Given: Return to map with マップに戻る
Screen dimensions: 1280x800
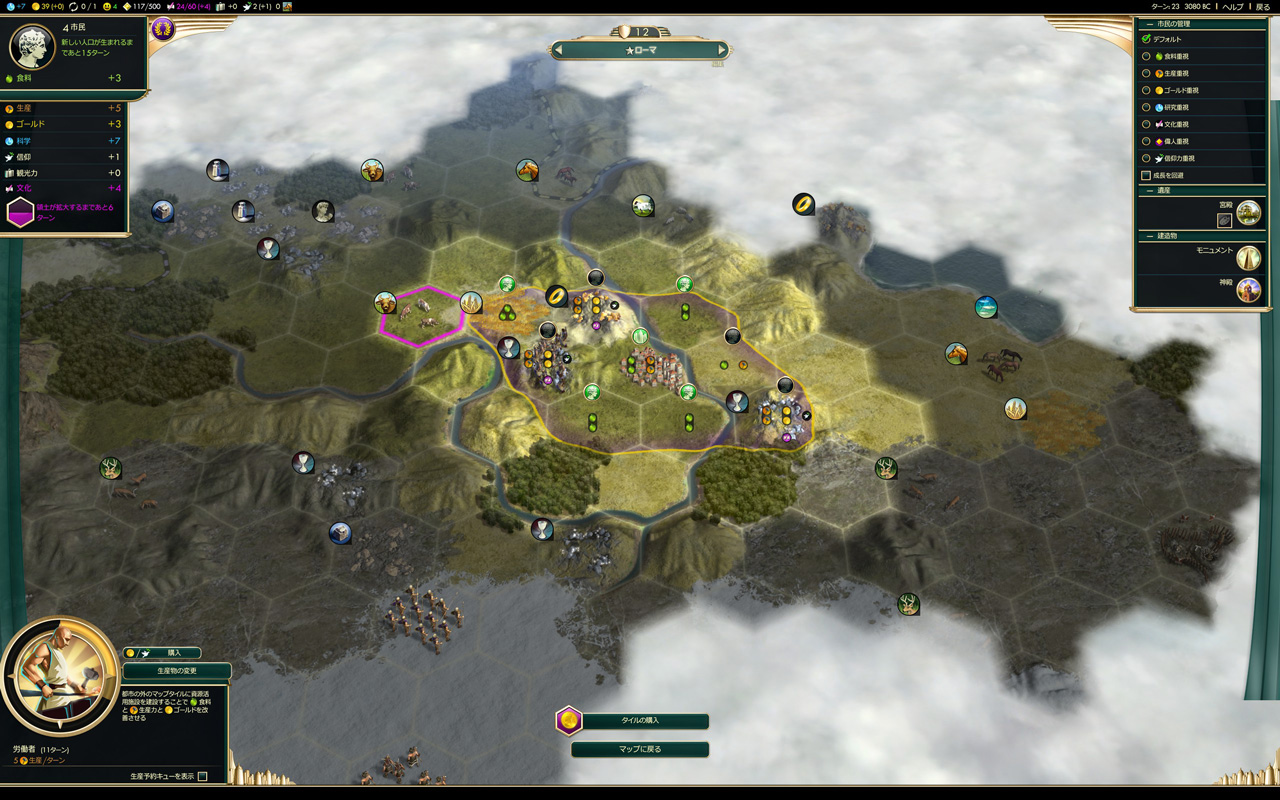Looking at the screenshot, I should [640, 749].
